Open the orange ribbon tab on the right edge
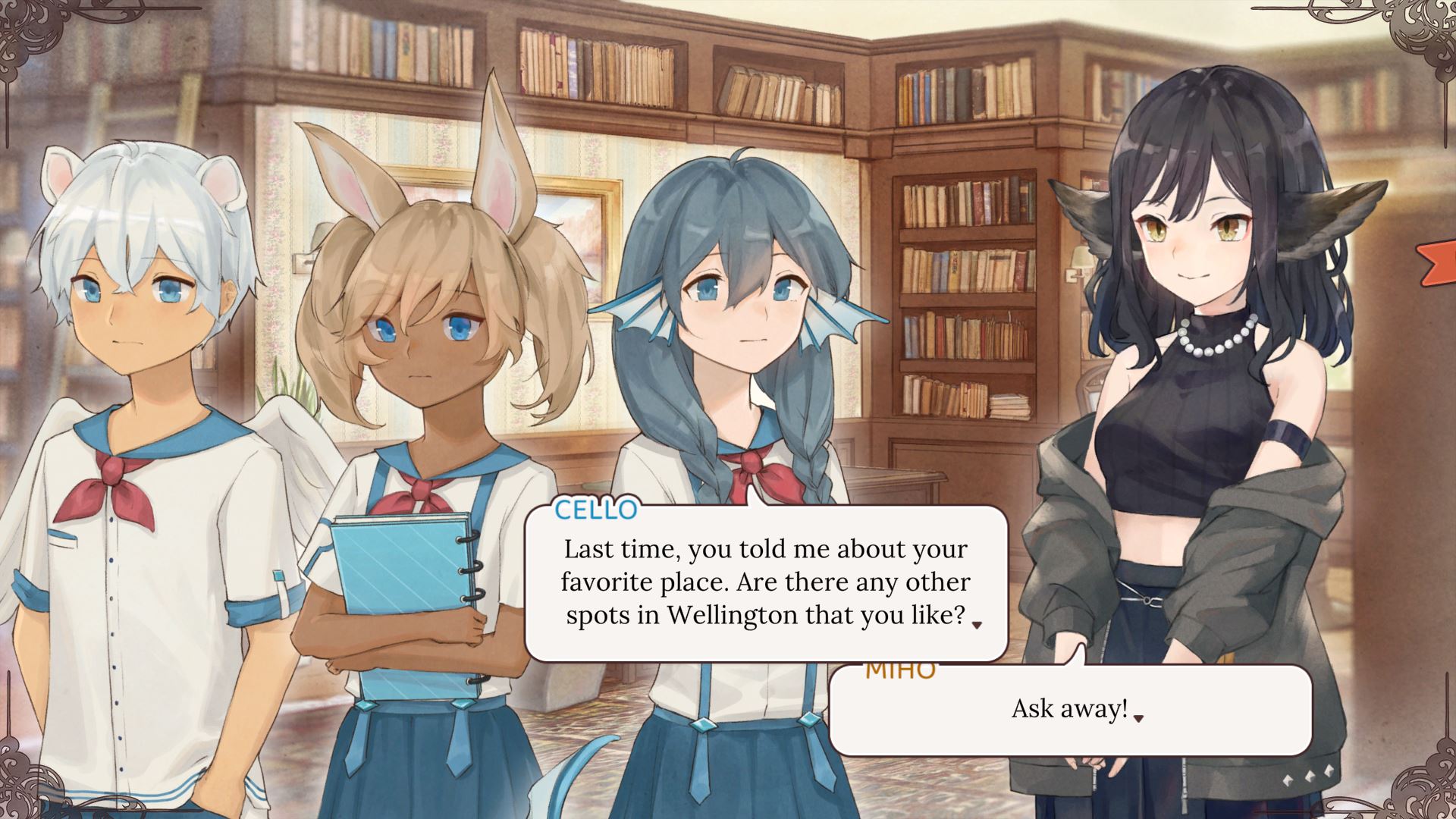 [x=1440, y=263]
